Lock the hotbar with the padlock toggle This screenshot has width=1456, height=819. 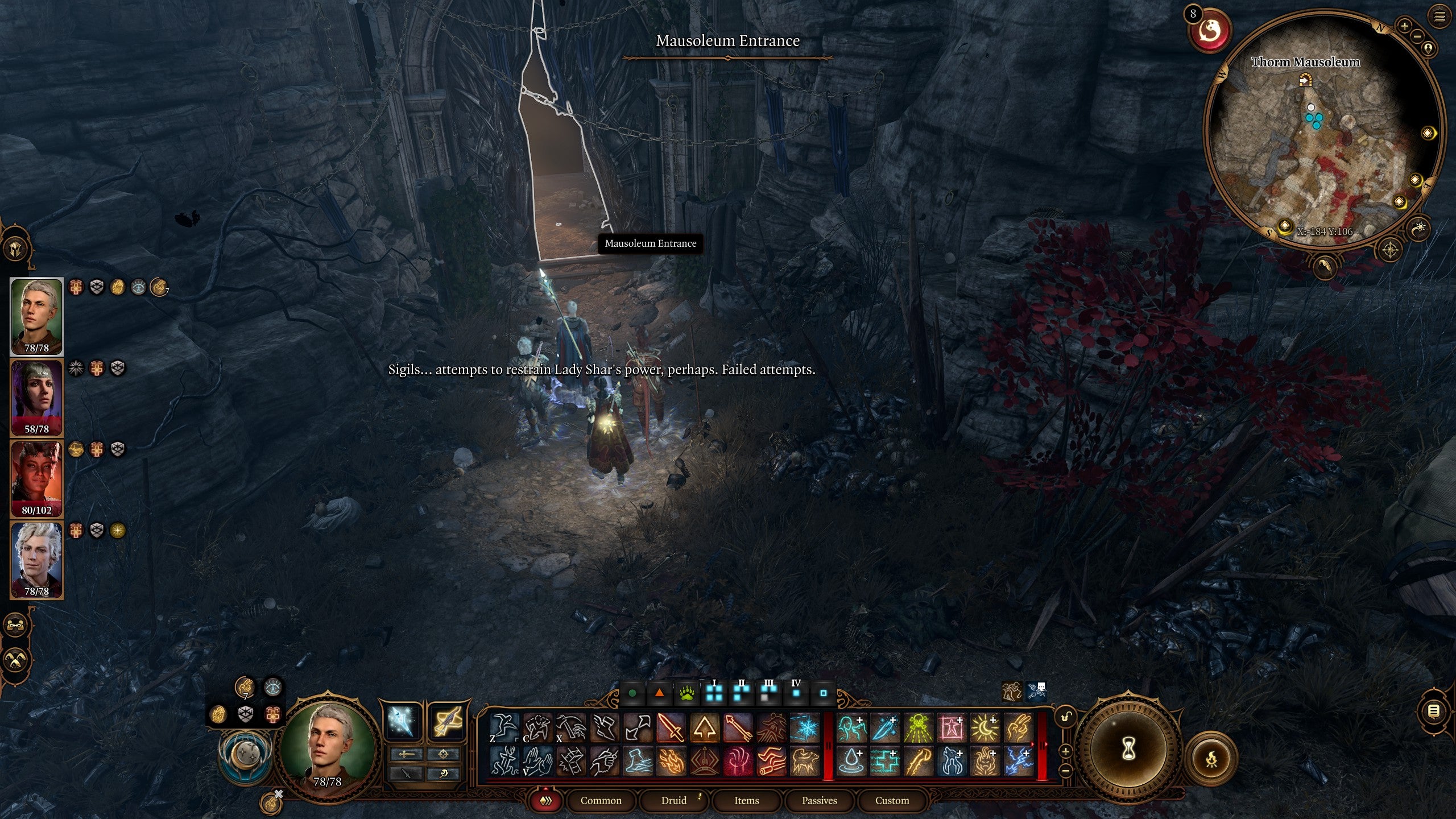(1066, 717)
